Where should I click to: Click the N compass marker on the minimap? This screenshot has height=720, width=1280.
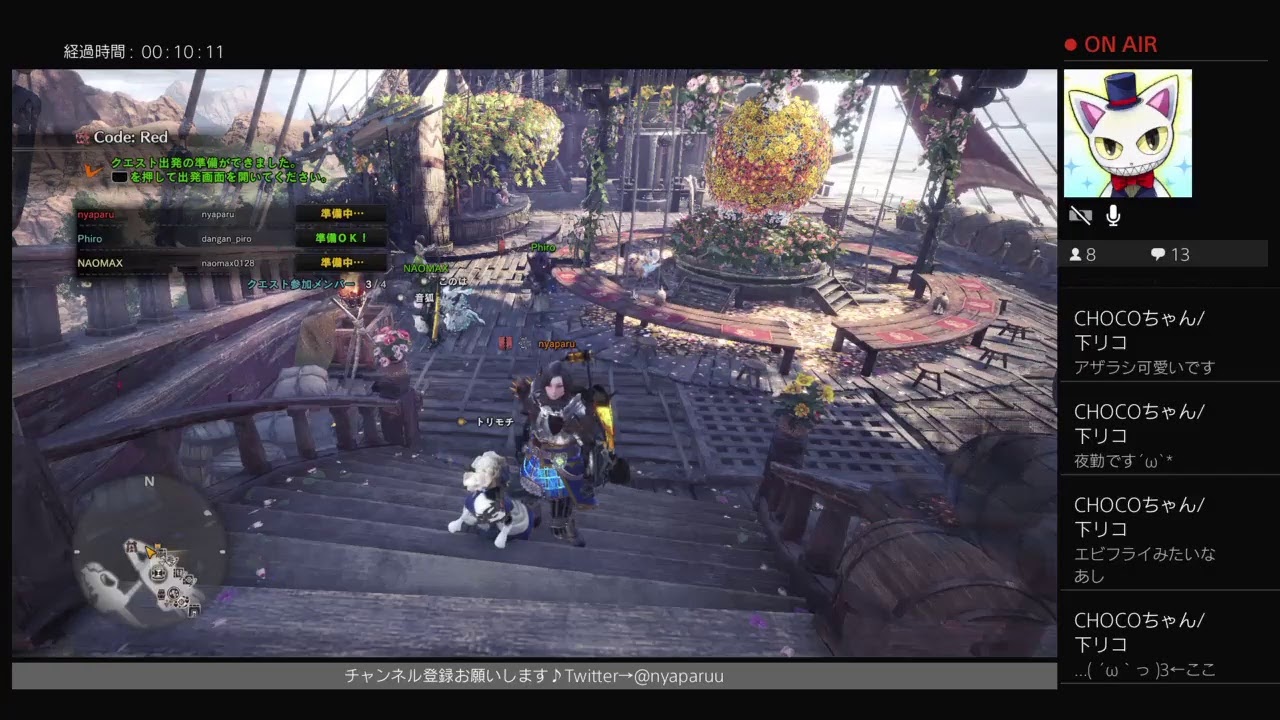(x=148, y=483)
